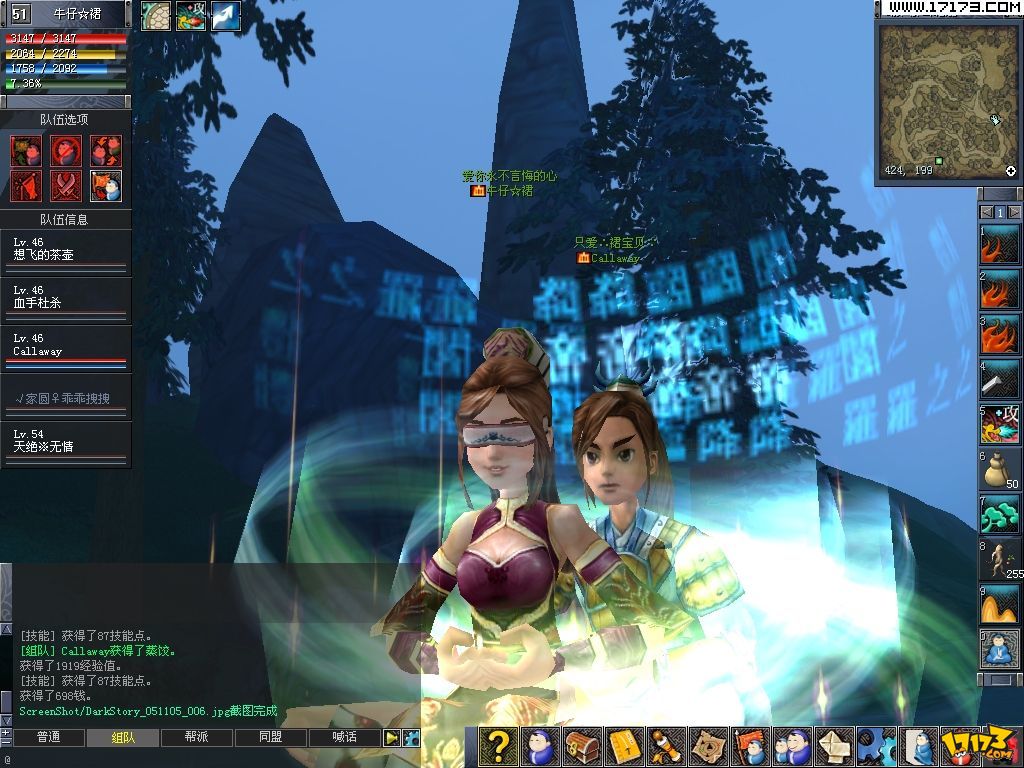
Task: Switch to the 同盟 chat tab
Action: coord(271,738)
